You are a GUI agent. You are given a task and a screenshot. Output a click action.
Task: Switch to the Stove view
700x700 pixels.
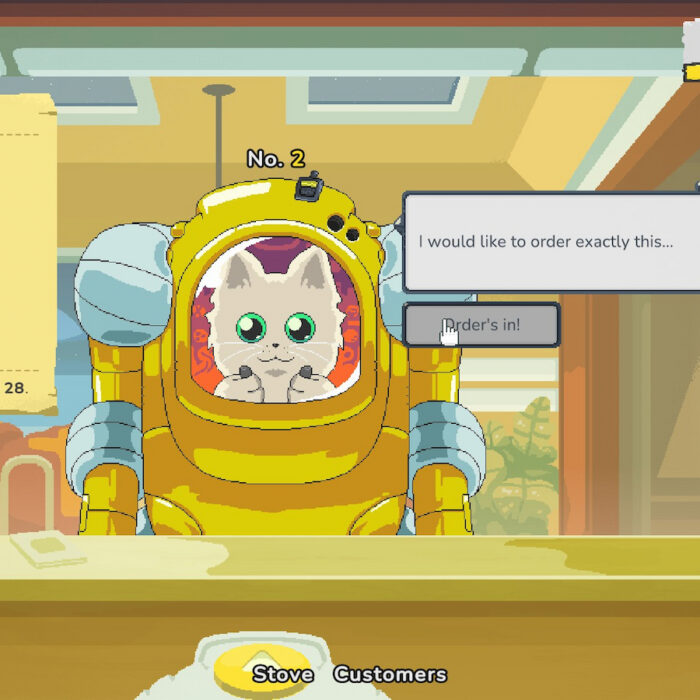coord(283,674)
